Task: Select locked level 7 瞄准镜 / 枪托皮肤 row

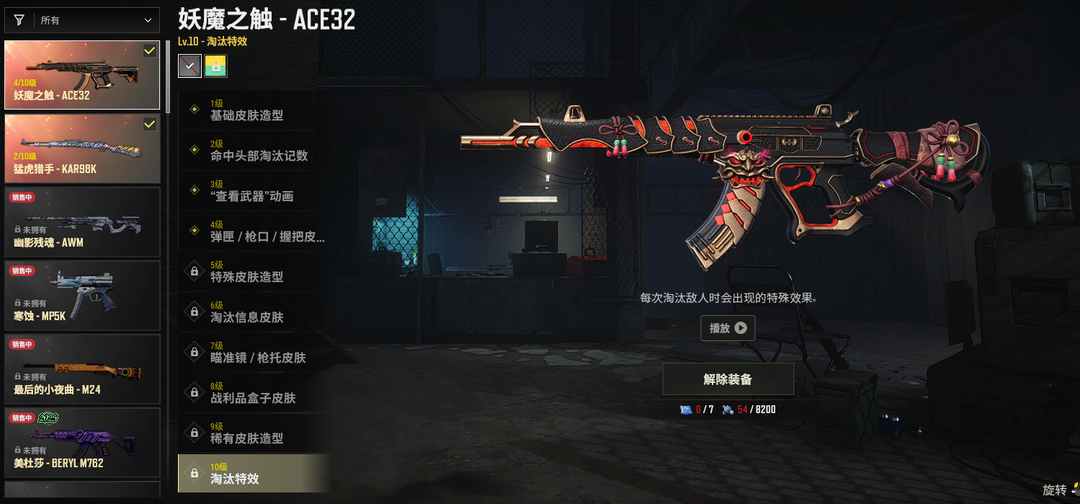Action: (x=255, y=352)
